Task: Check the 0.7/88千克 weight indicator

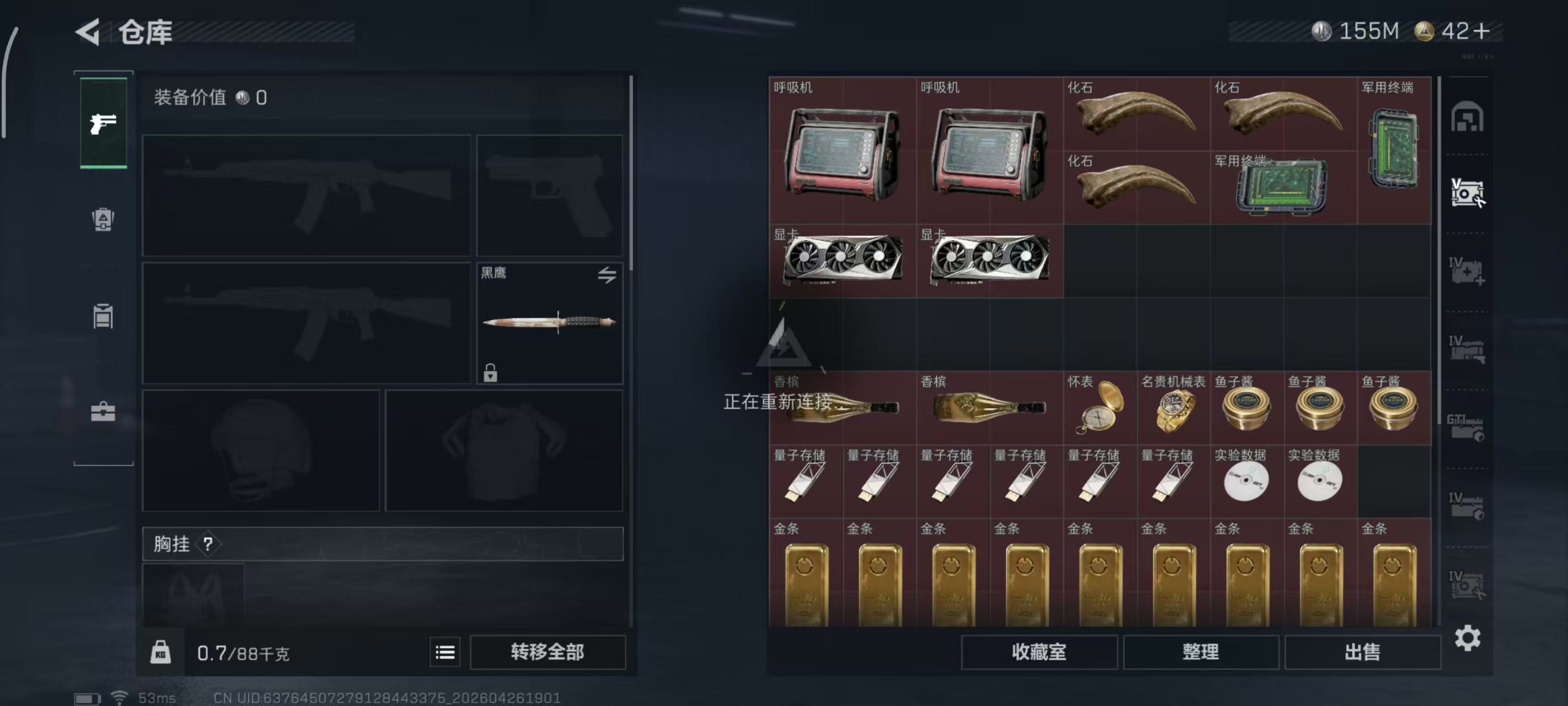Action: pyautogui.click(x=244, y=653)
